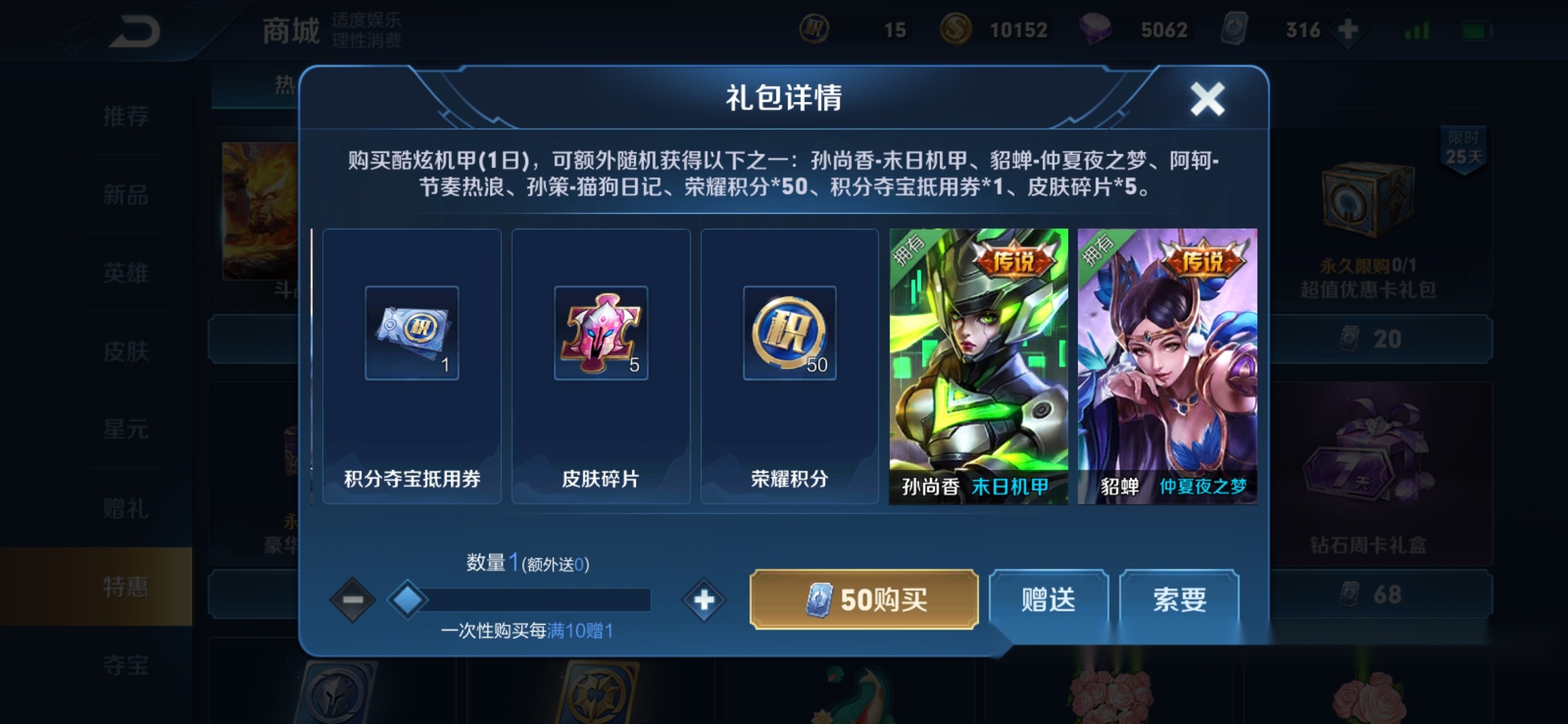This screenshot has height=724, width=1568.
Task: Click the 索要 request button
Action: [1179, 600]
